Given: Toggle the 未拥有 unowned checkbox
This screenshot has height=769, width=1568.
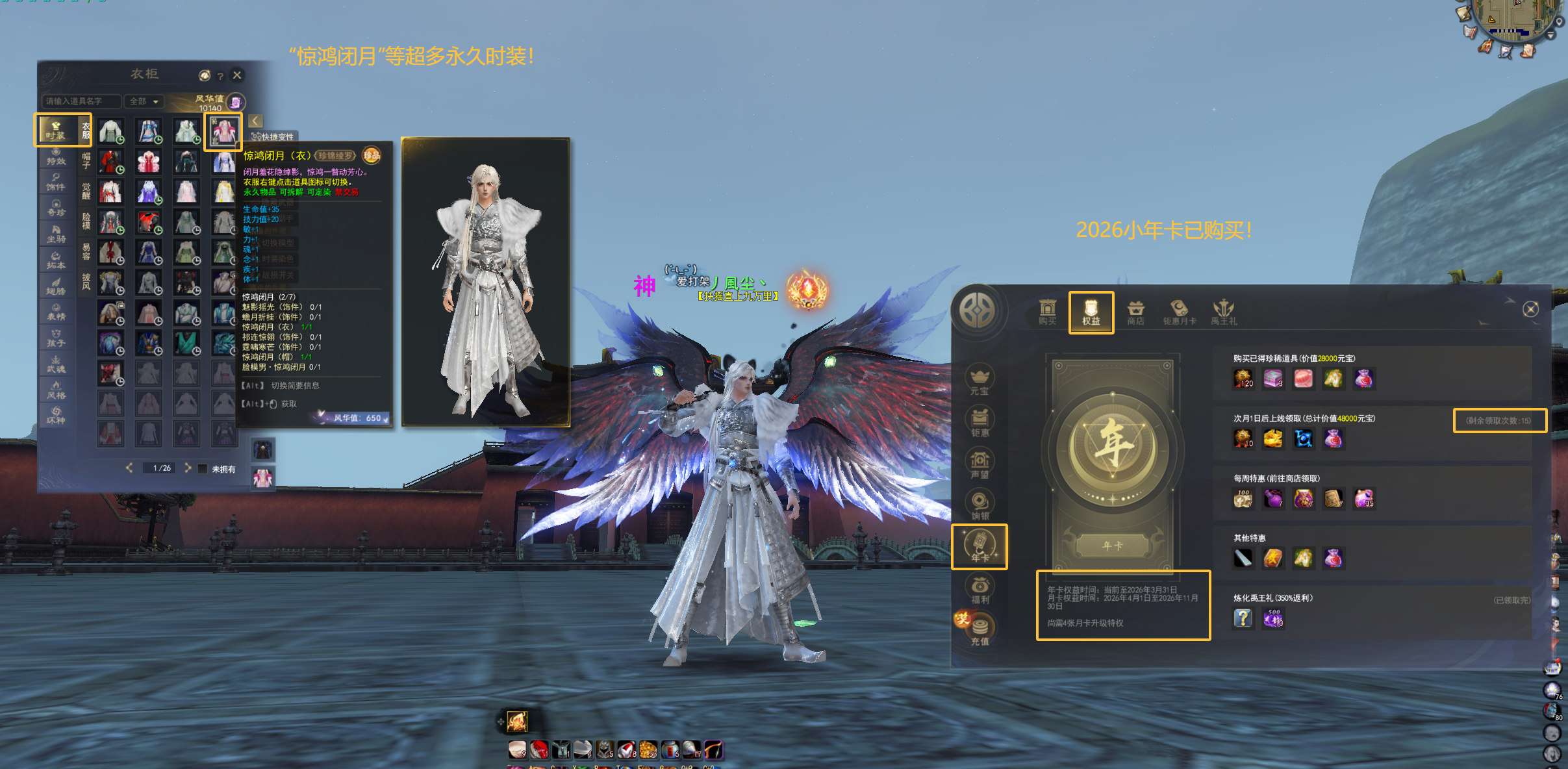Looking at the screenshot, I should (203, 468).
